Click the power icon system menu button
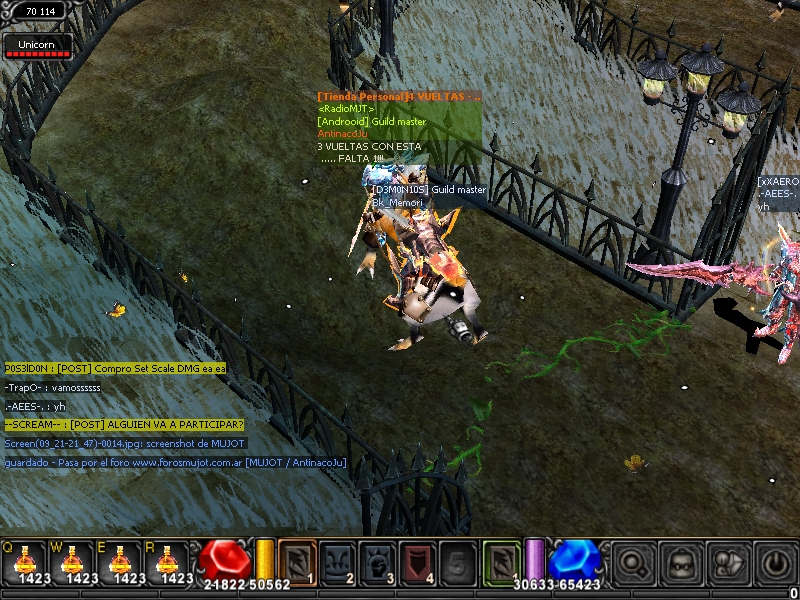 775,563
